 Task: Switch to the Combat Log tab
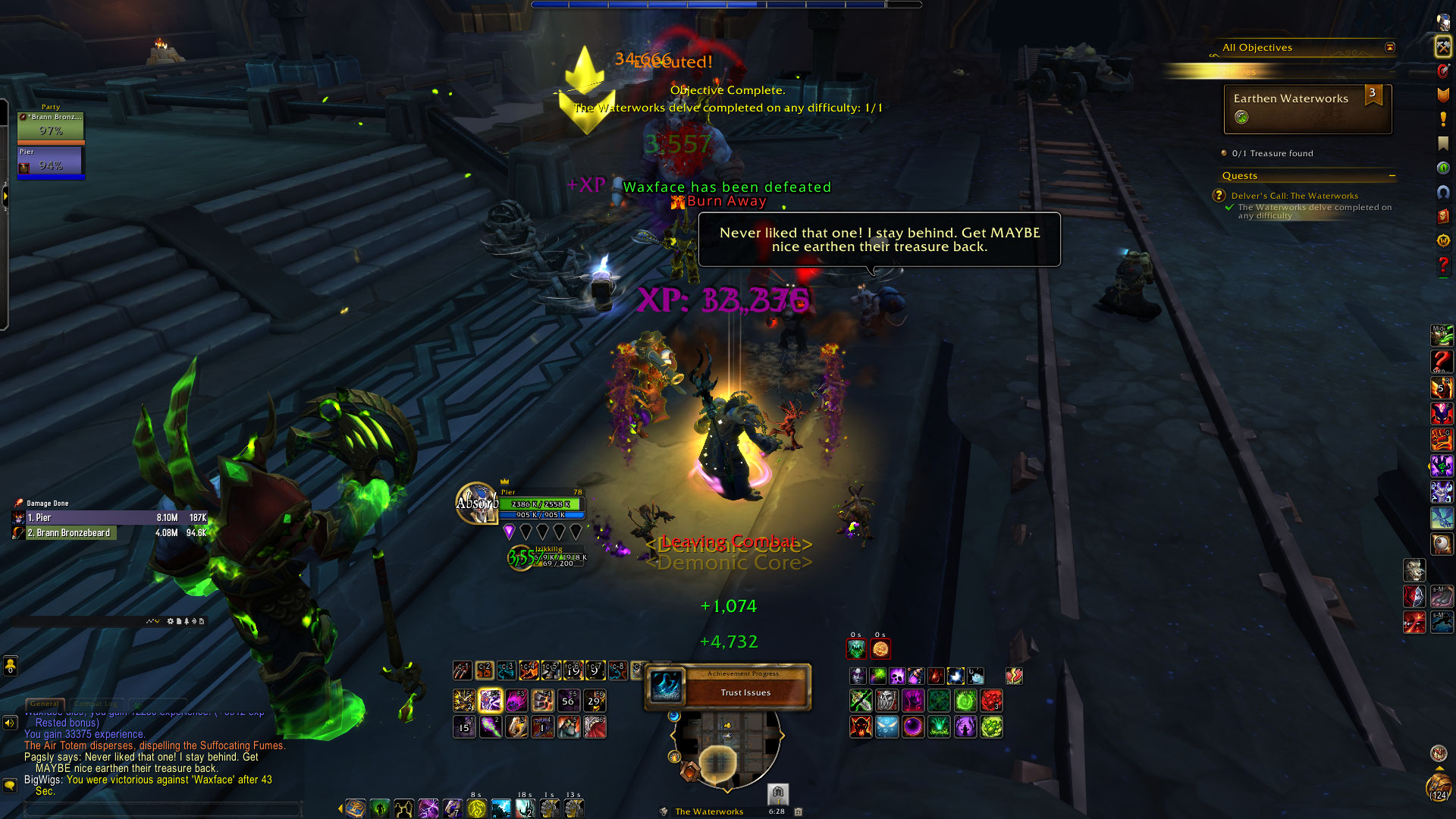[96, 704]
